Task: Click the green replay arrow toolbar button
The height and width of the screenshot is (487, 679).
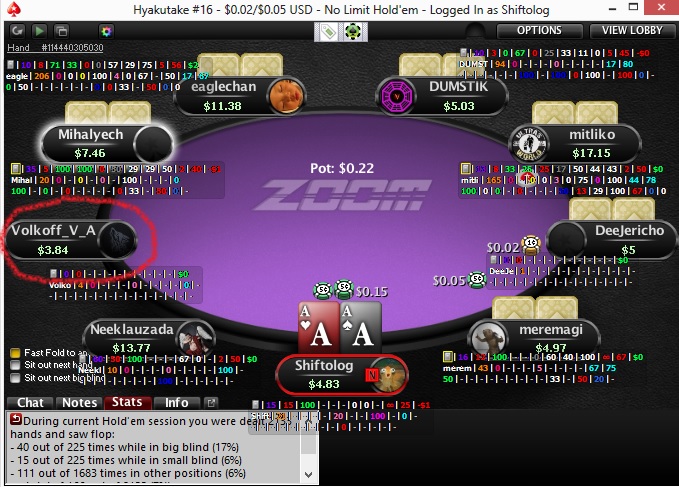Action: point(38,31)
